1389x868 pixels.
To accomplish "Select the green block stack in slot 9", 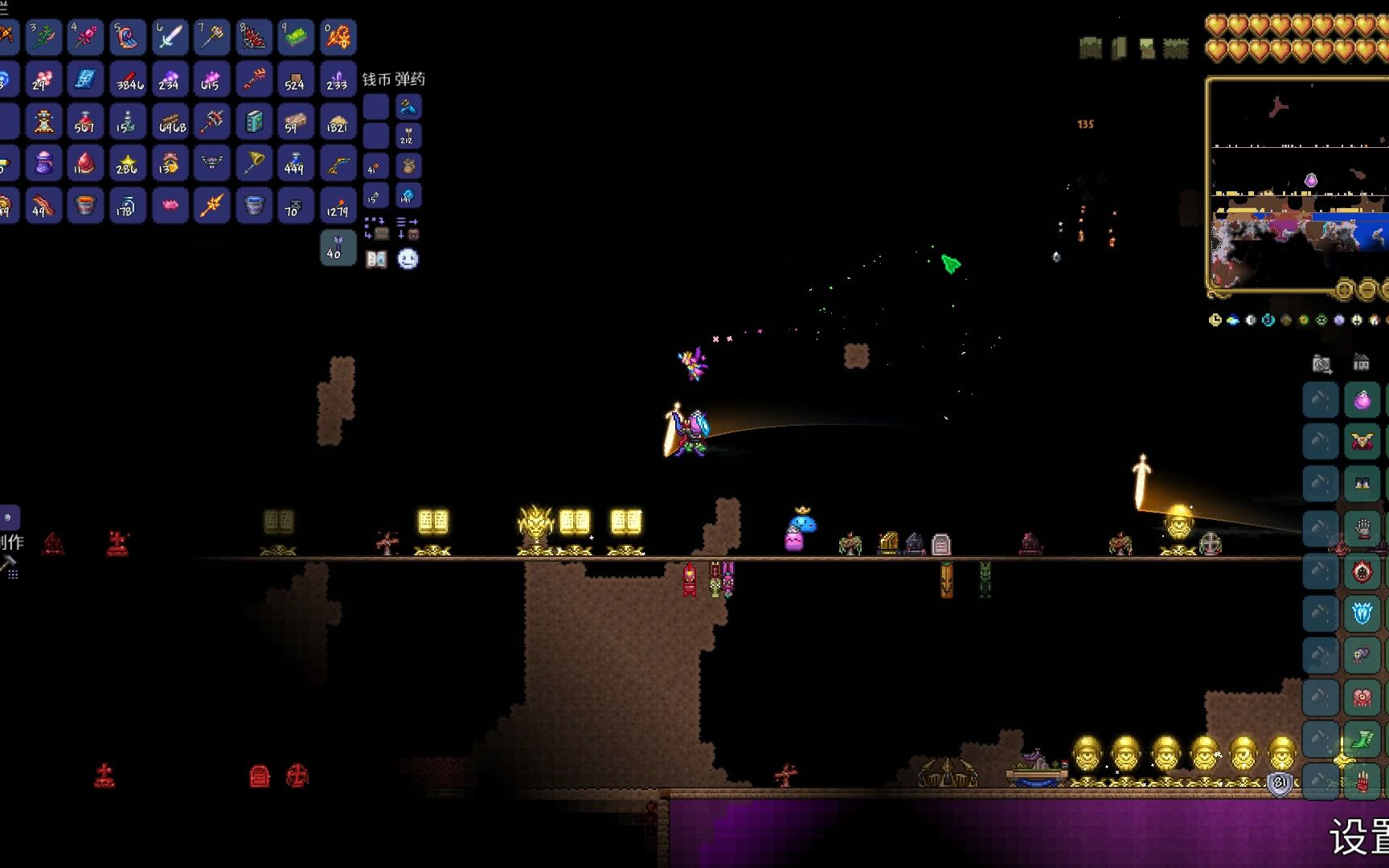I will pyautogui.click(x=295, y=37).
